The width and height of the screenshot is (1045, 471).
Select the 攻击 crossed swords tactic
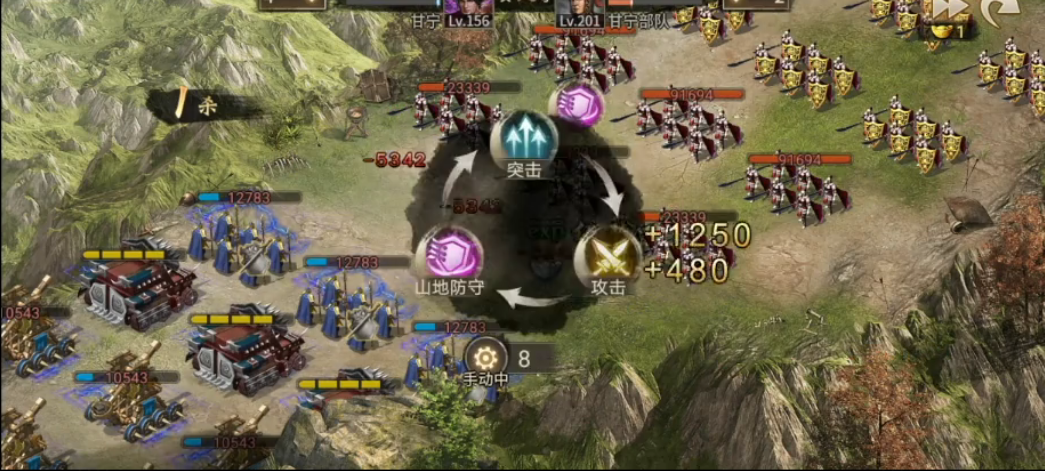point(611,252)
